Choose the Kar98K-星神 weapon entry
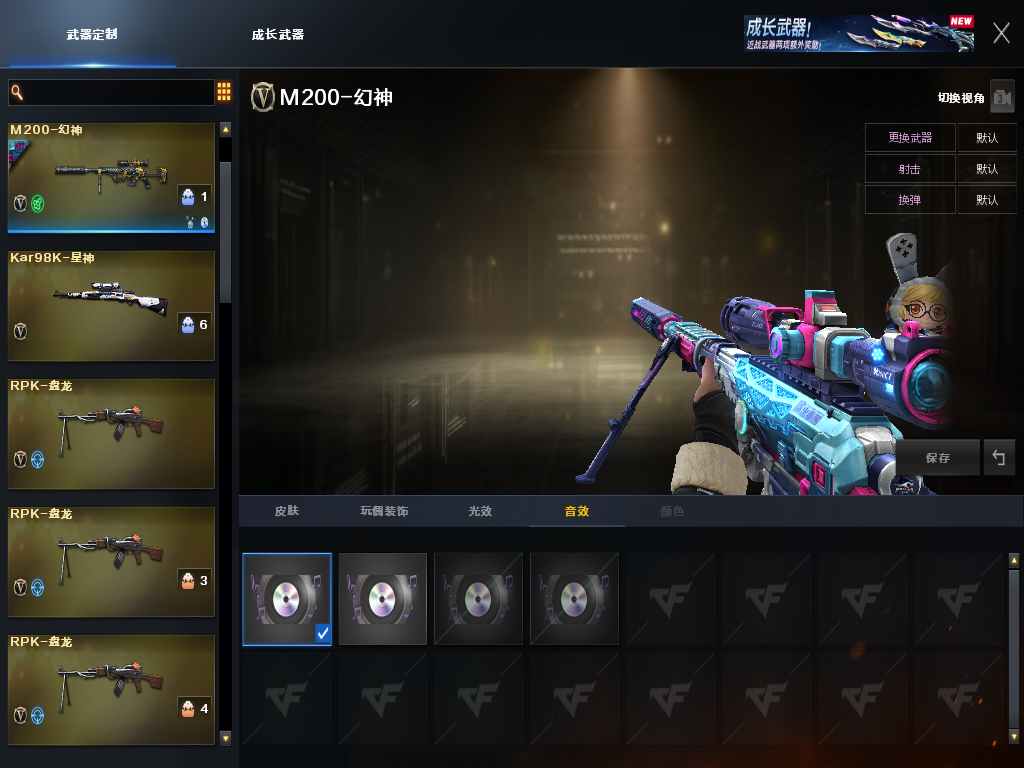 112,305
